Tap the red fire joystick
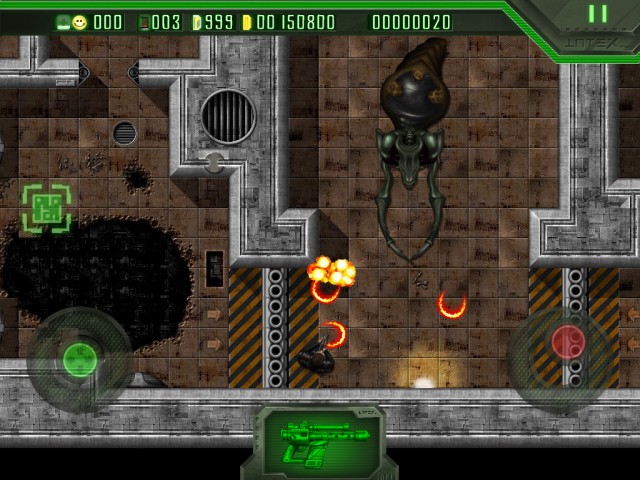640x480 pixels. 568,343
